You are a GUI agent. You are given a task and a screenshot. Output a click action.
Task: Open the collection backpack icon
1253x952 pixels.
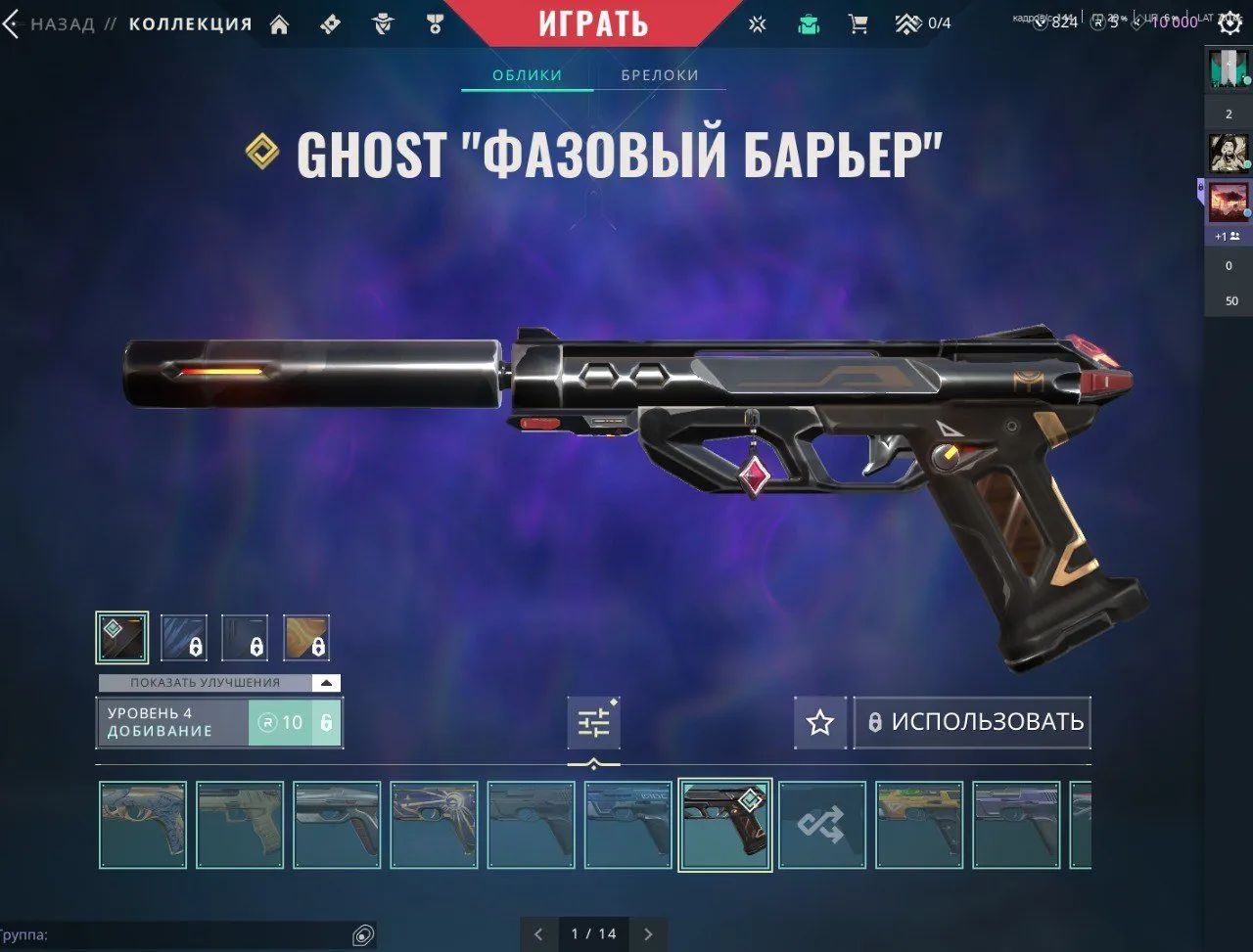[807, 22]
